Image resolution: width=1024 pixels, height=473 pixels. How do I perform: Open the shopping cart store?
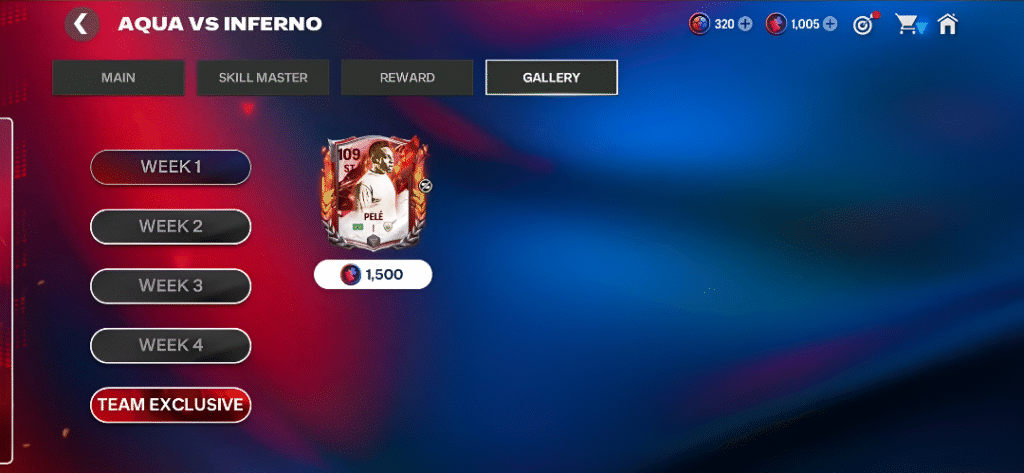[909, 24]
